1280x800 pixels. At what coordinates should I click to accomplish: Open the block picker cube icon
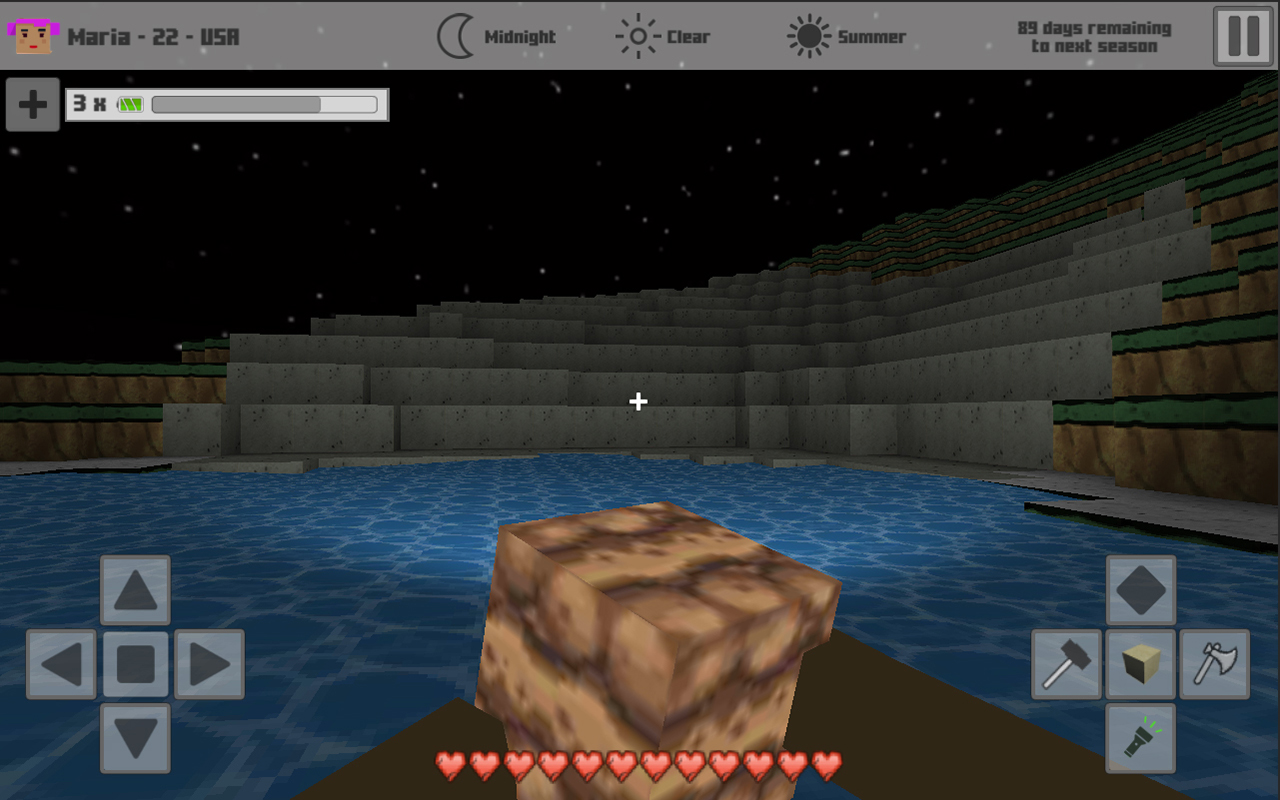point(1141,664)
